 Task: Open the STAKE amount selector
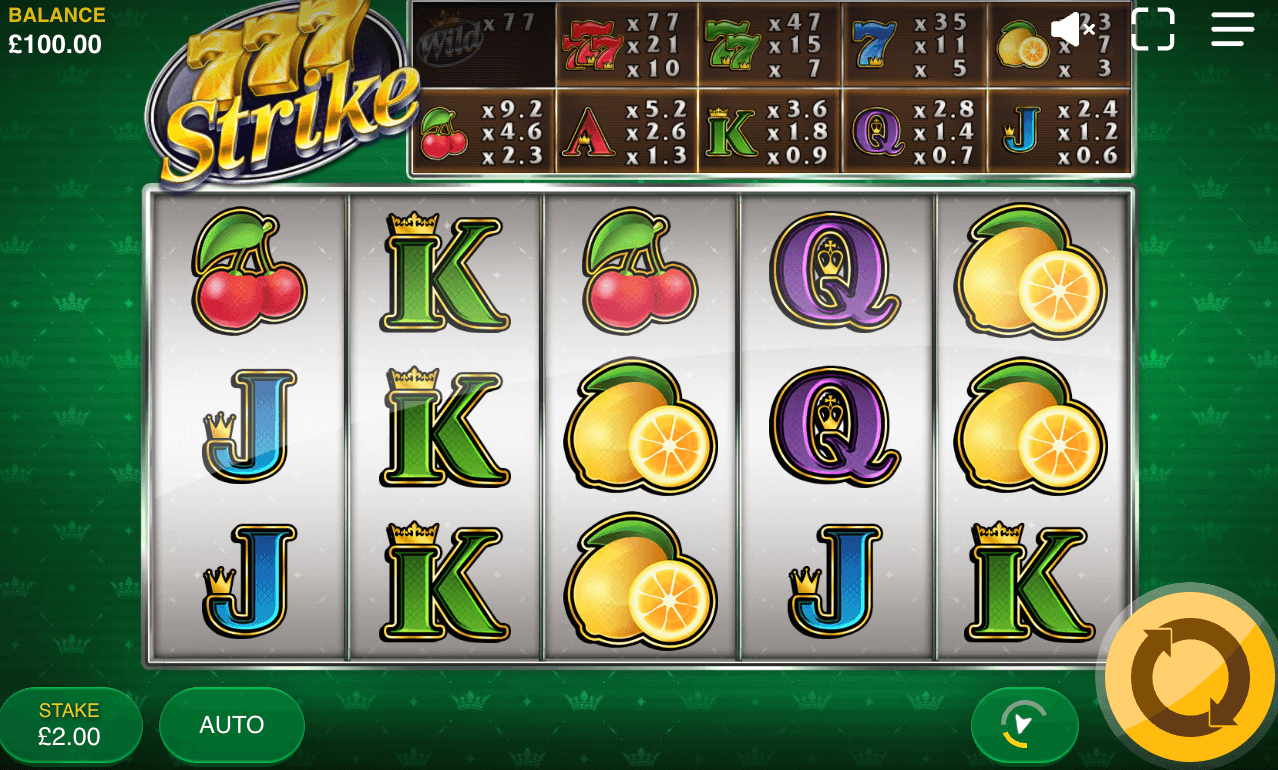point(70,725)
